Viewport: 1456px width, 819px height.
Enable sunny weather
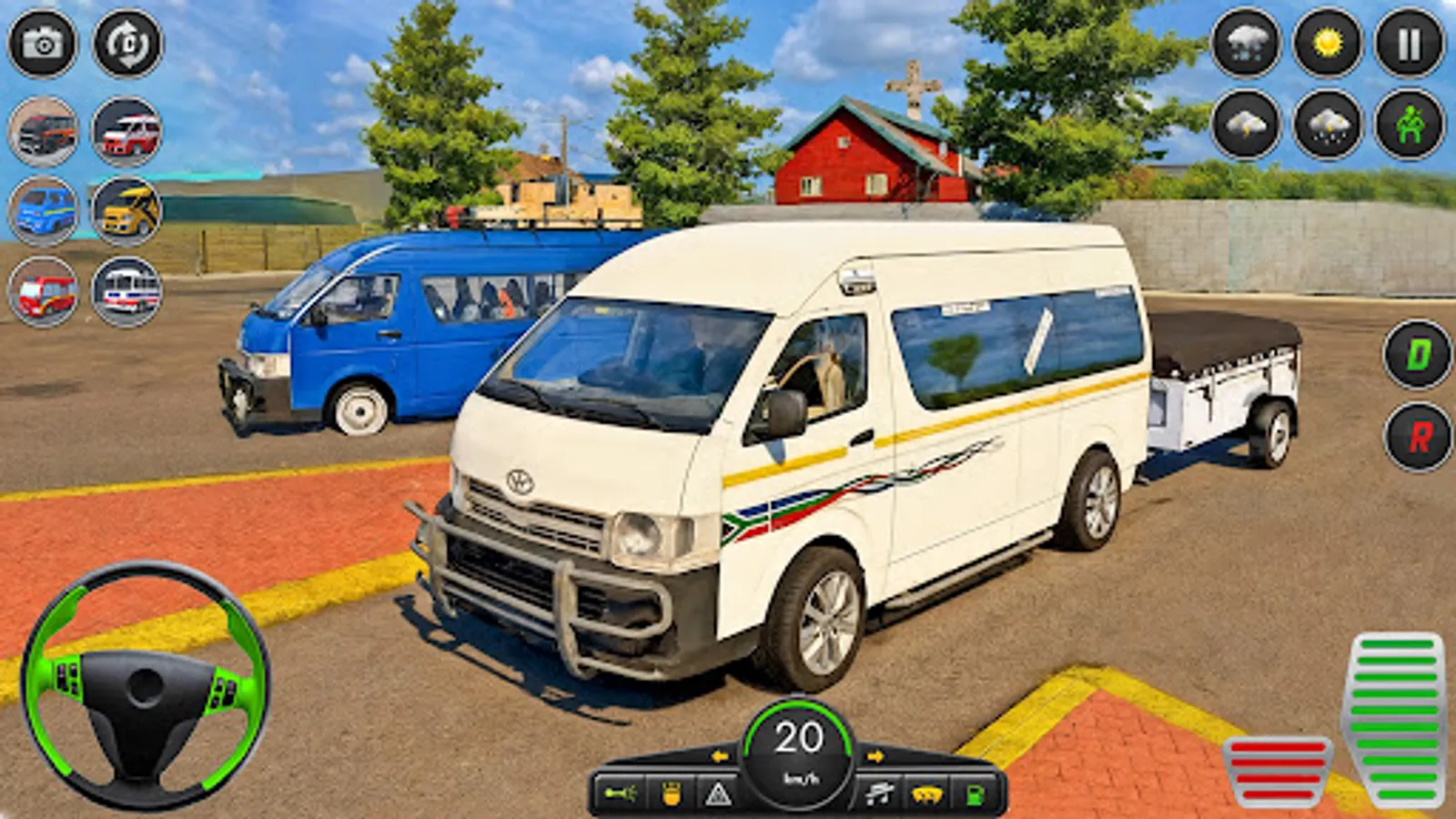(1329, 43)
